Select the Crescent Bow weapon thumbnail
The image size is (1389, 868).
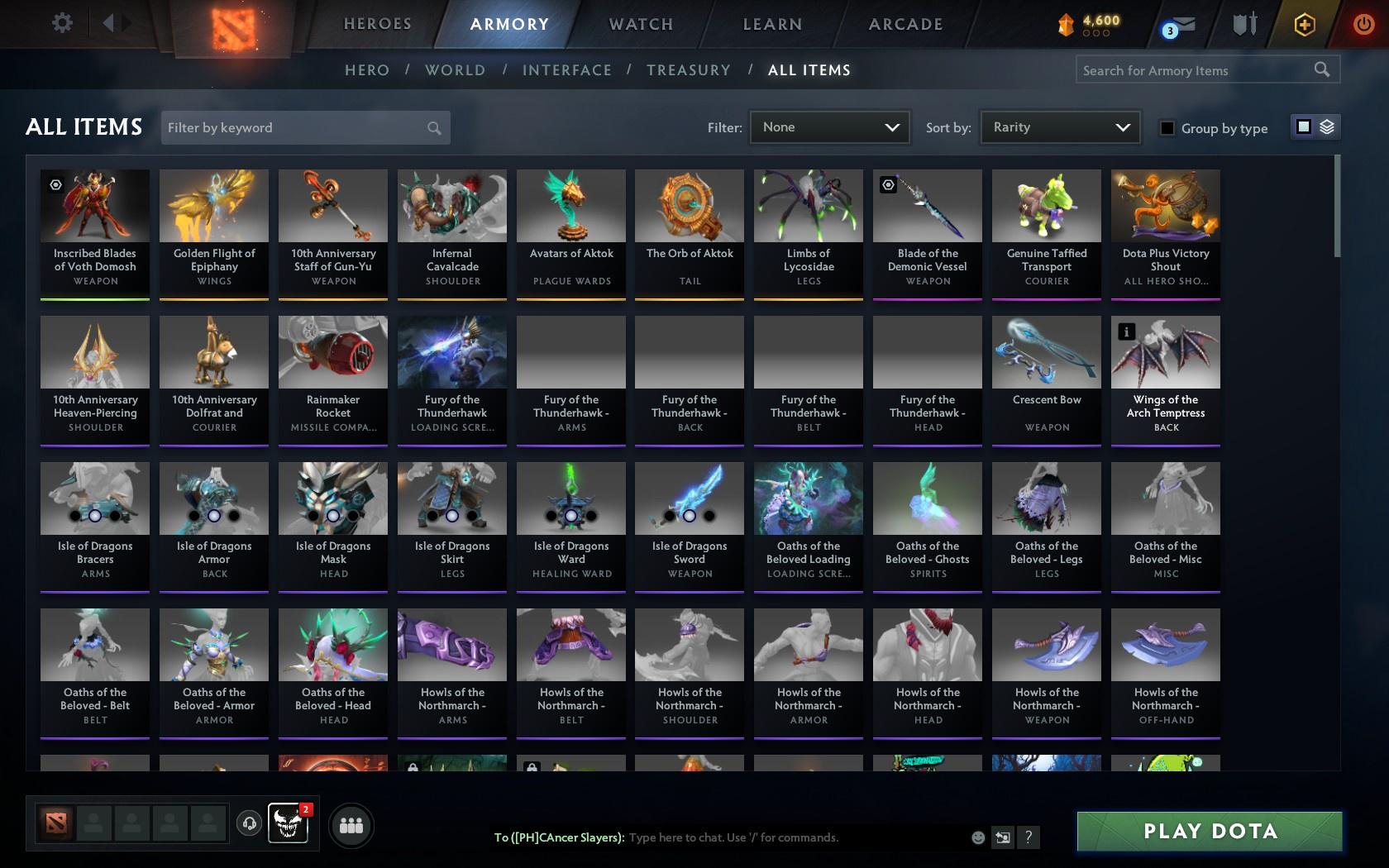pyautogui.click(x=1046, y=351)
